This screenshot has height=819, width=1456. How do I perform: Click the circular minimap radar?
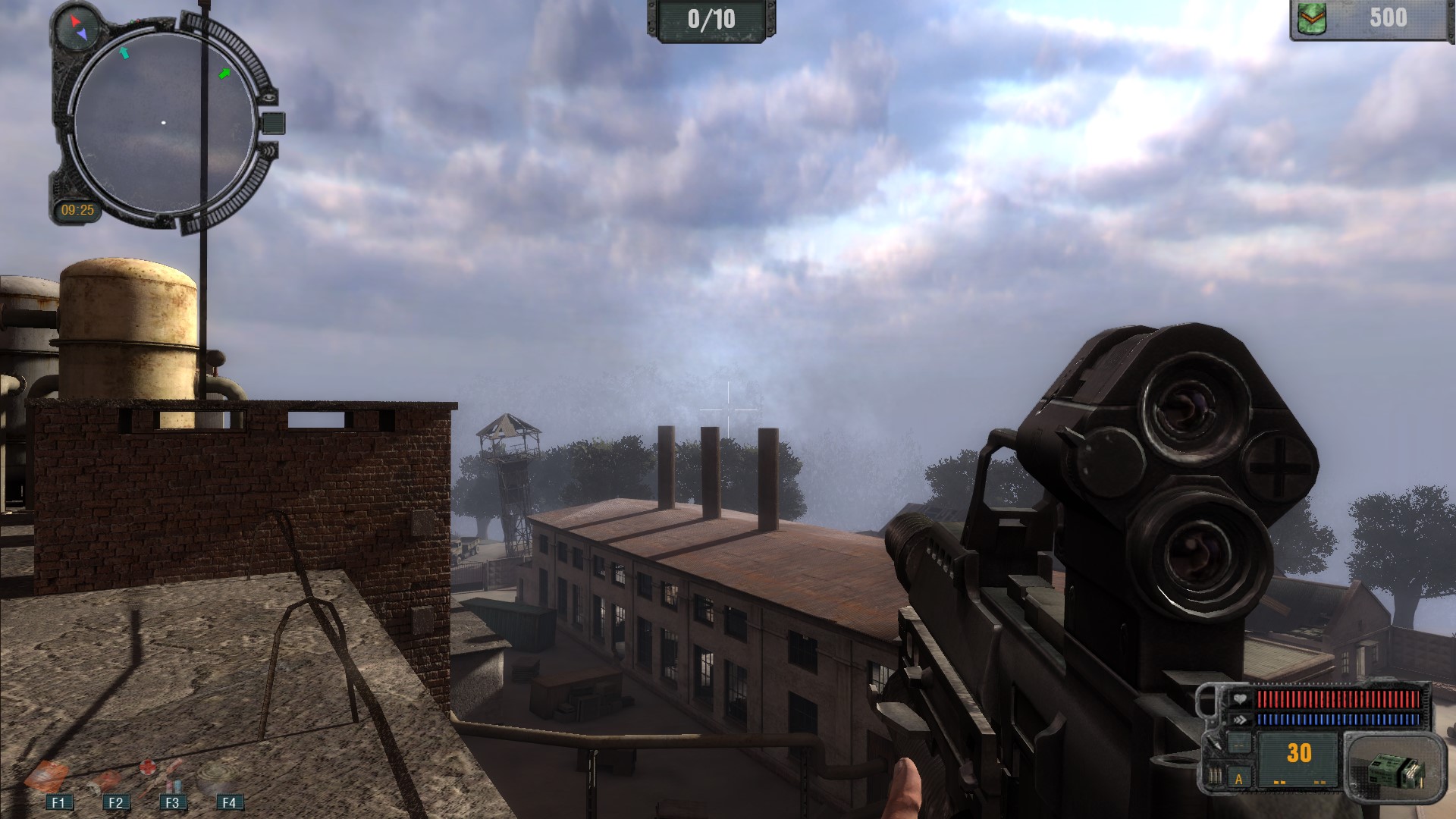pyautogui.click(x=164, y=122)
